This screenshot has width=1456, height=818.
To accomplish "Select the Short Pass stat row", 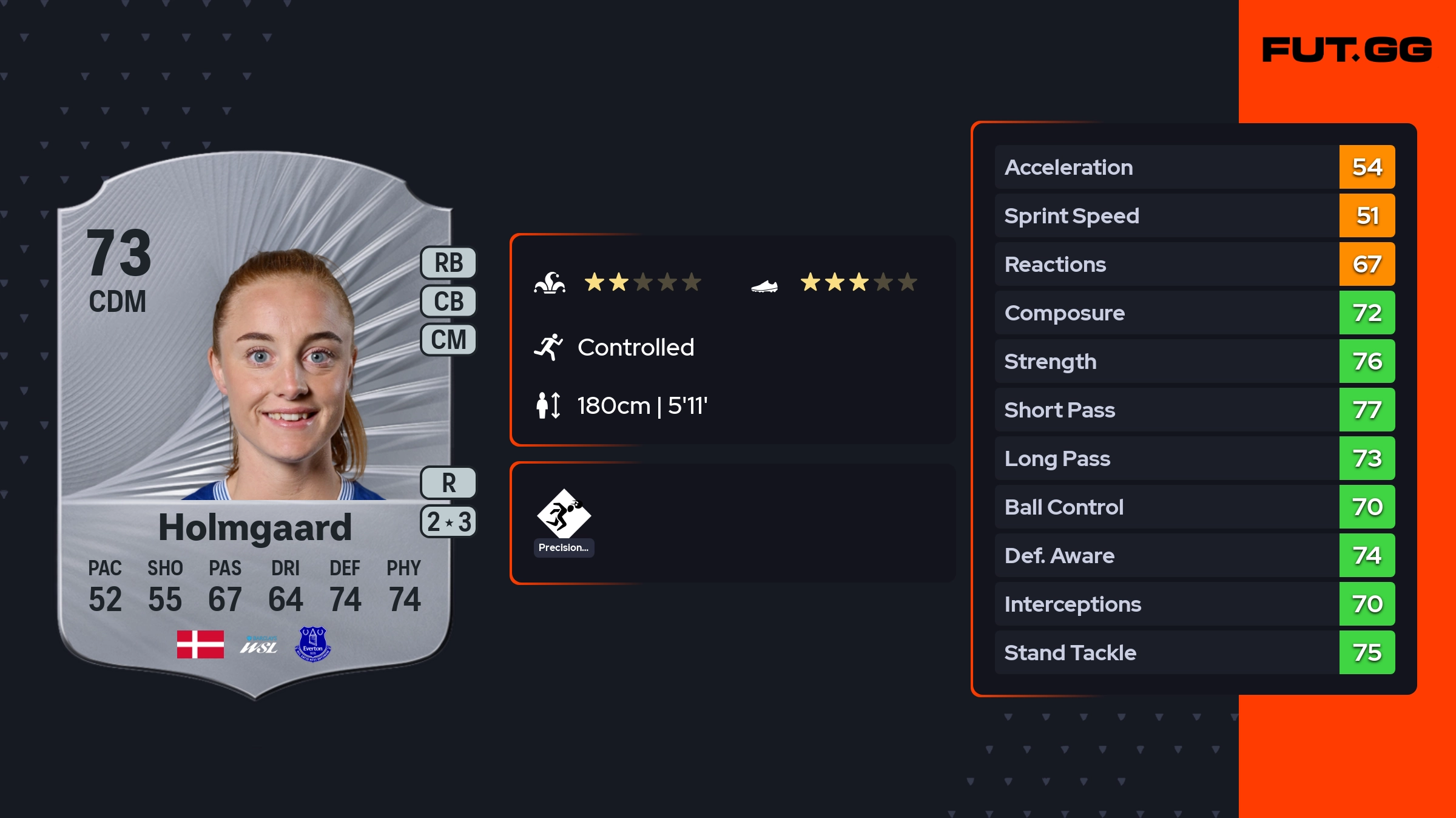I will point(1194,410).
